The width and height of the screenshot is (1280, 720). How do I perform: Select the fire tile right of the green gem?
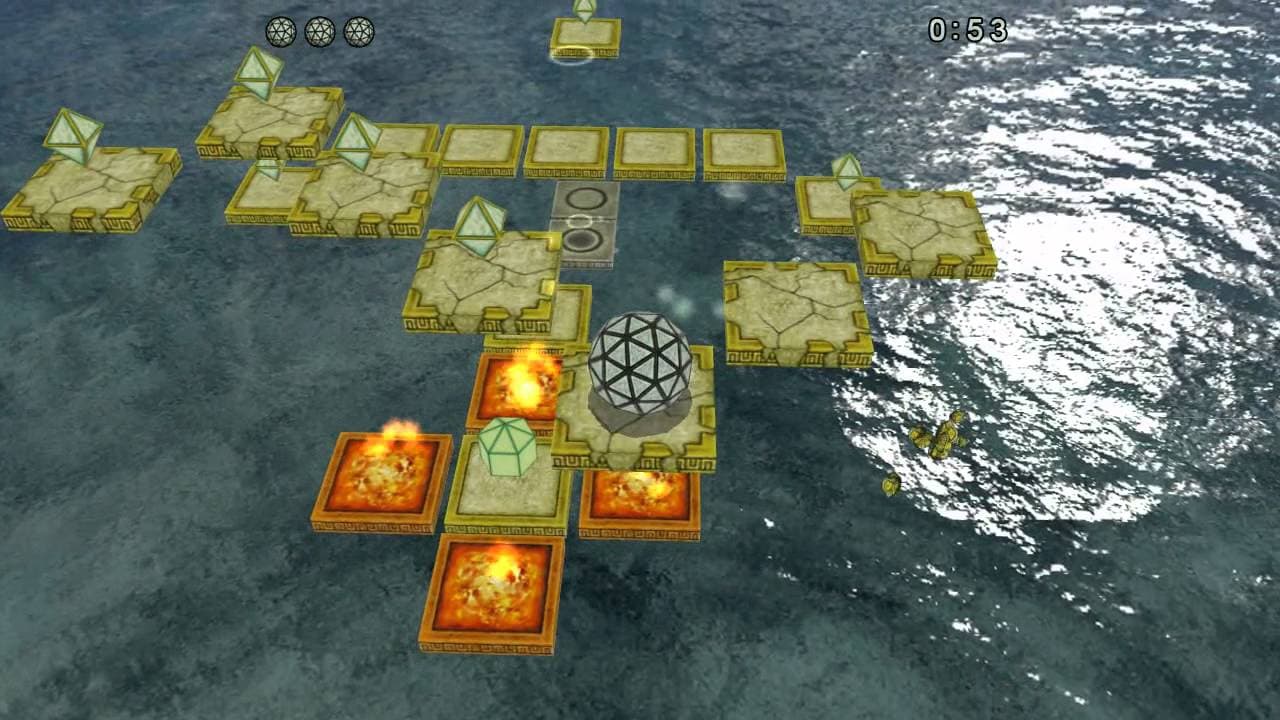click(640, 492)
